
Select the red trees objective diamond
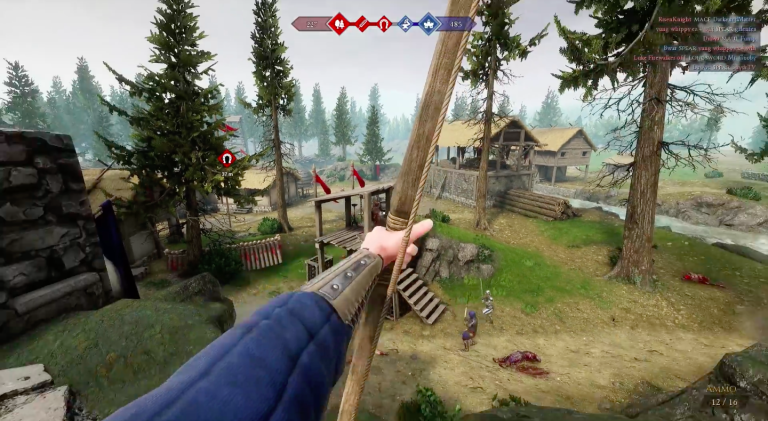[x=339, y=23]
